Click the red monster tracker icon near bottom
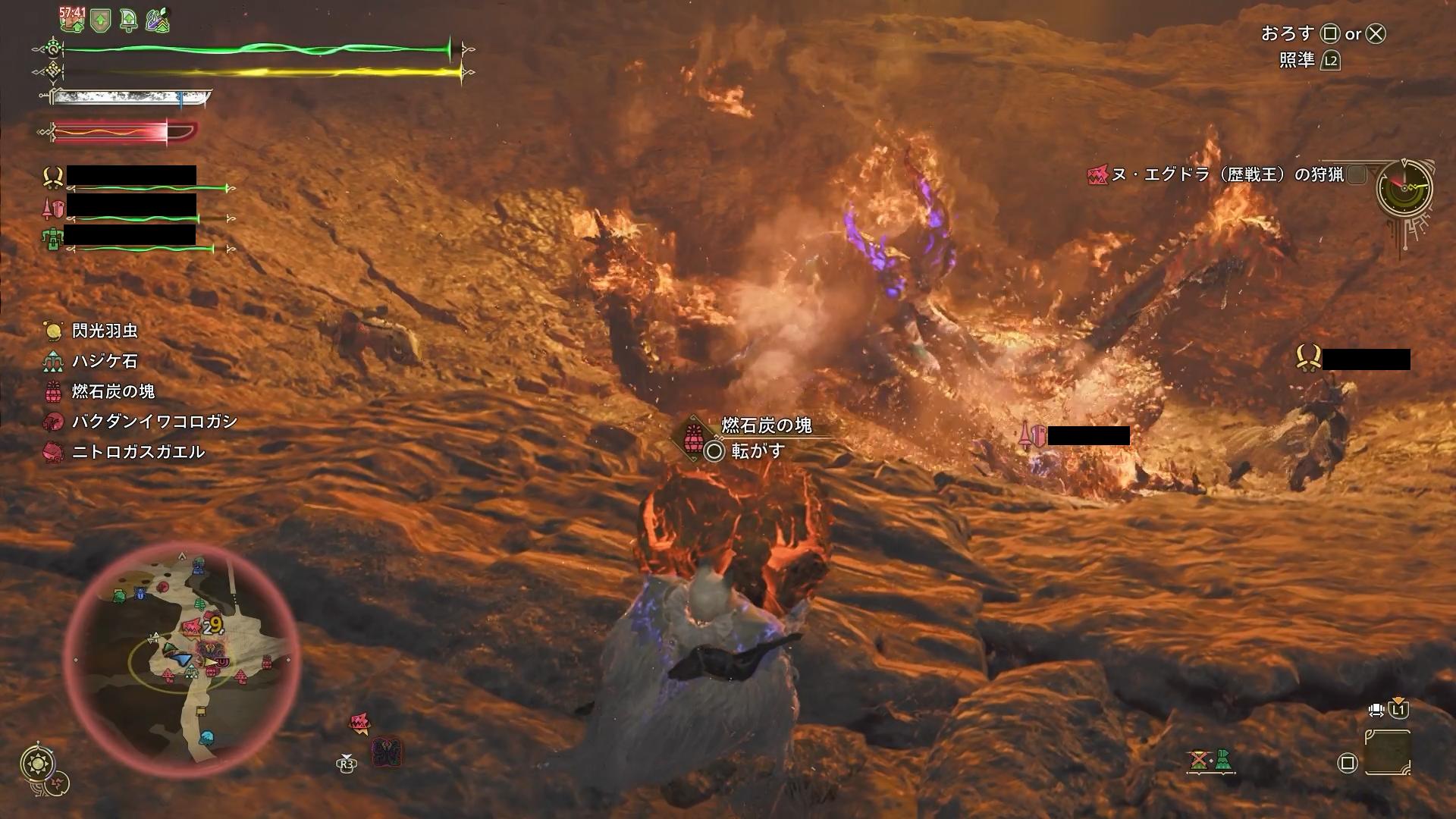Screen dimensions: 1456x819 [359, 724]
